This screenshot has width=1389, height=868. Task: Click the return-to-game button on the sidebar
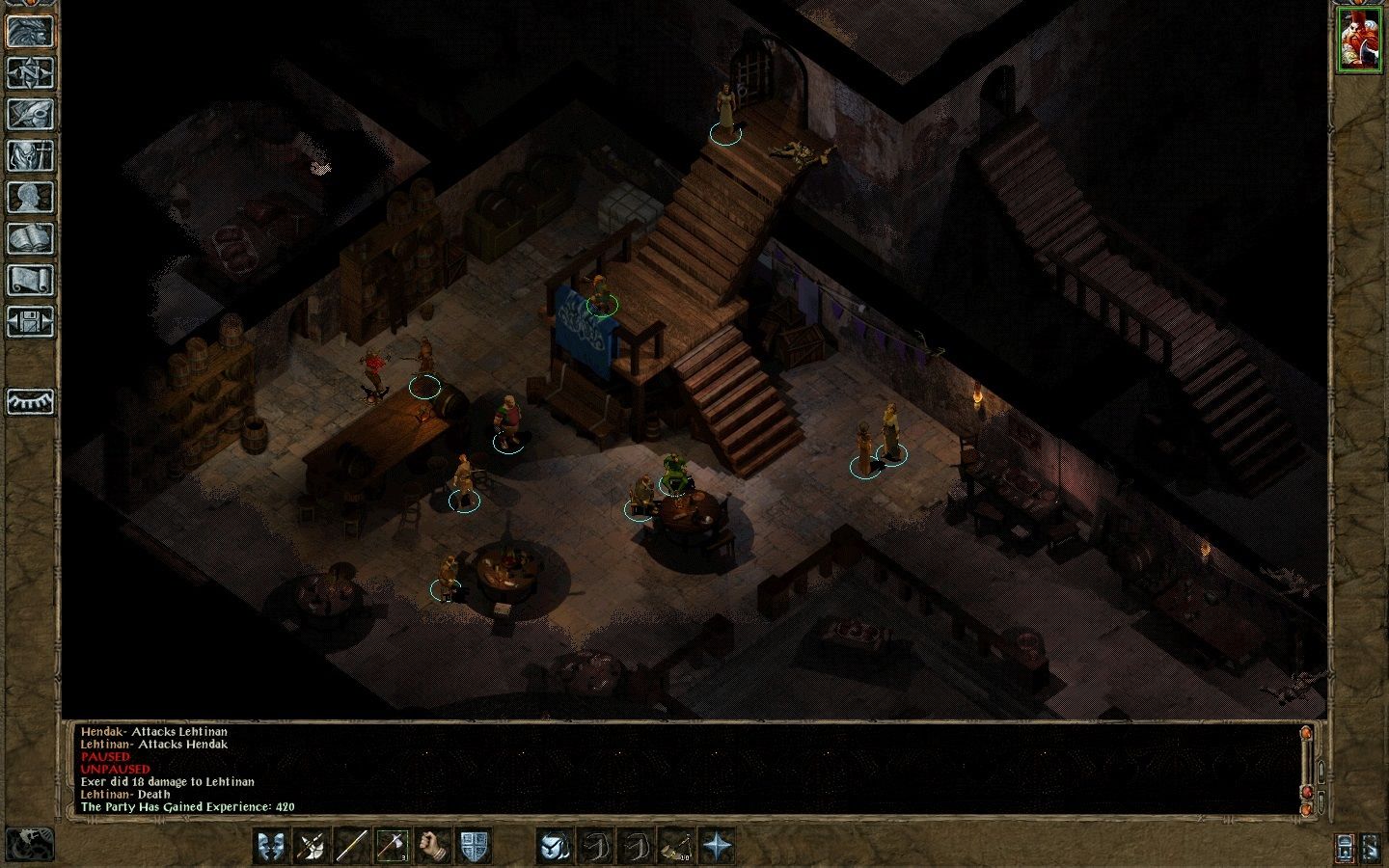[x=30, y=31]
